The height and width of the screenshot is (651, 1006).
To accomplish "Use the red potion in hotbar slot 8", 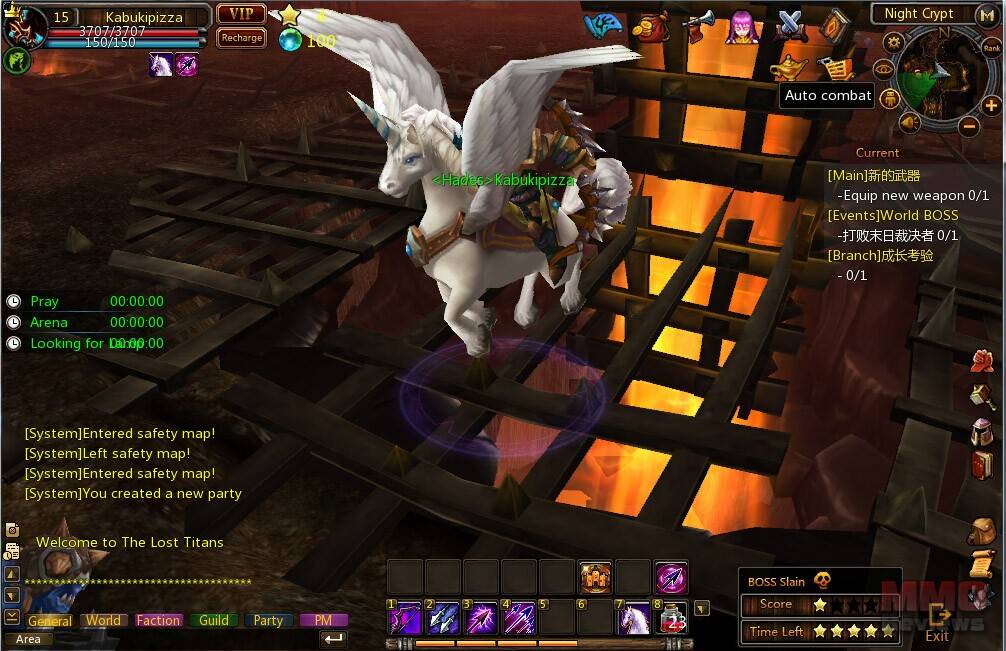I will 672,619.
